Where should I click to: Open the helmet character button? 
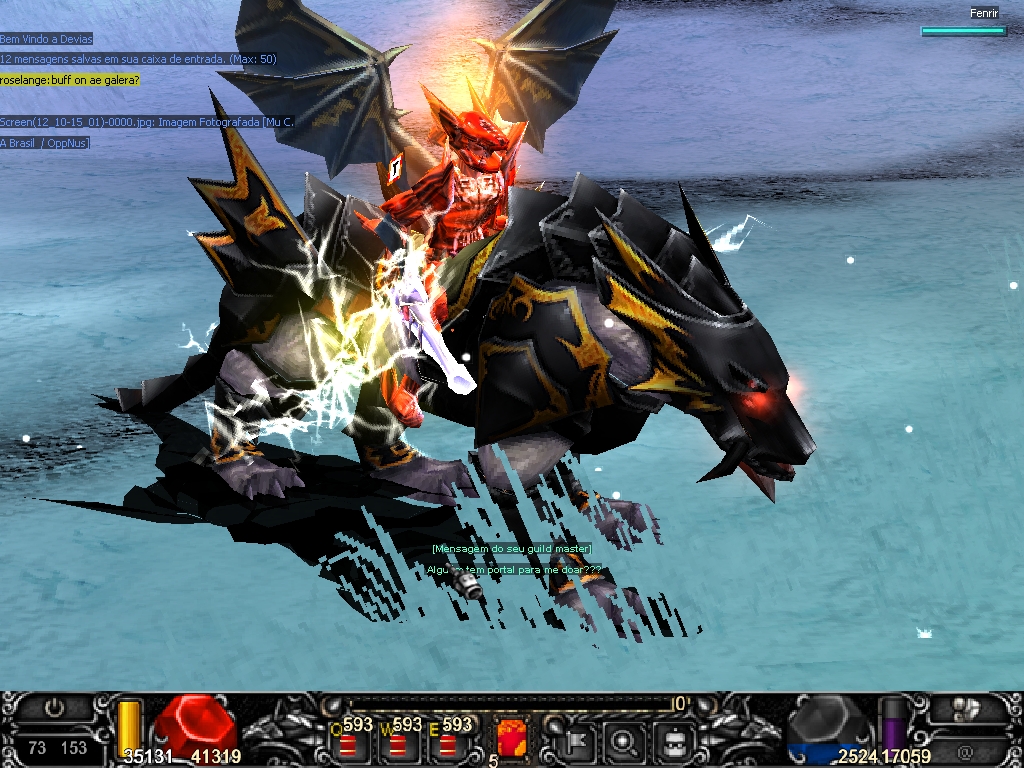673,742
